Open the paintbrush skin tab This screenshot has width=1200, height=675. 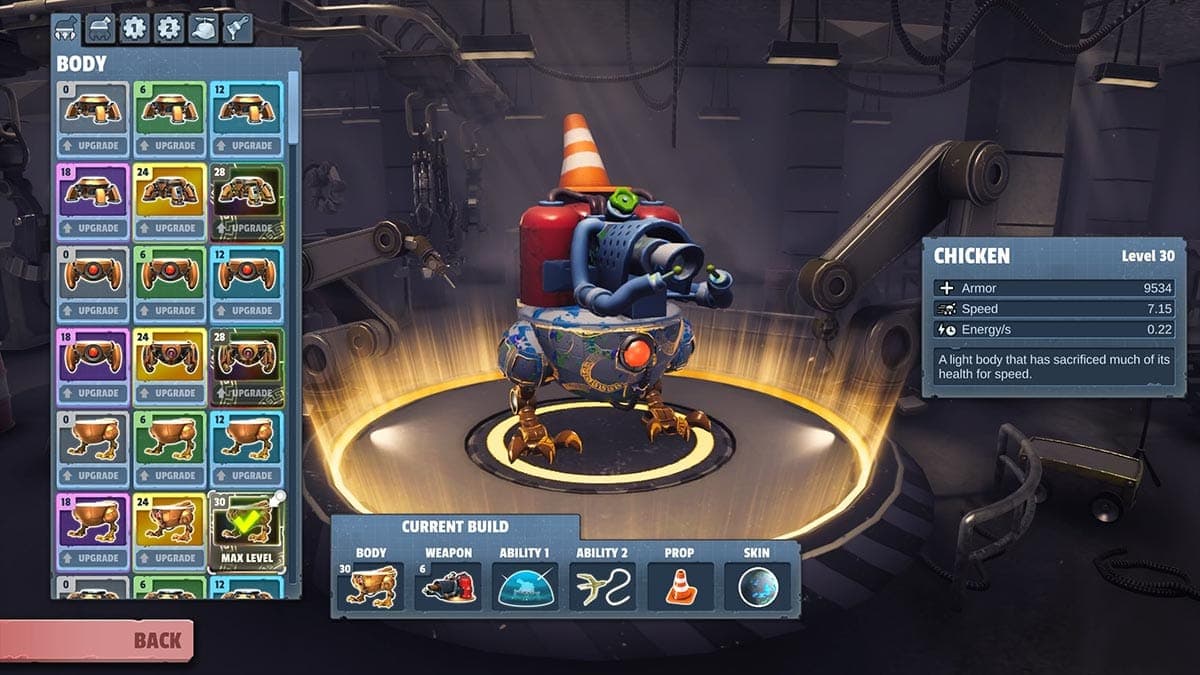pyautogui.click(x=236, y=27)
